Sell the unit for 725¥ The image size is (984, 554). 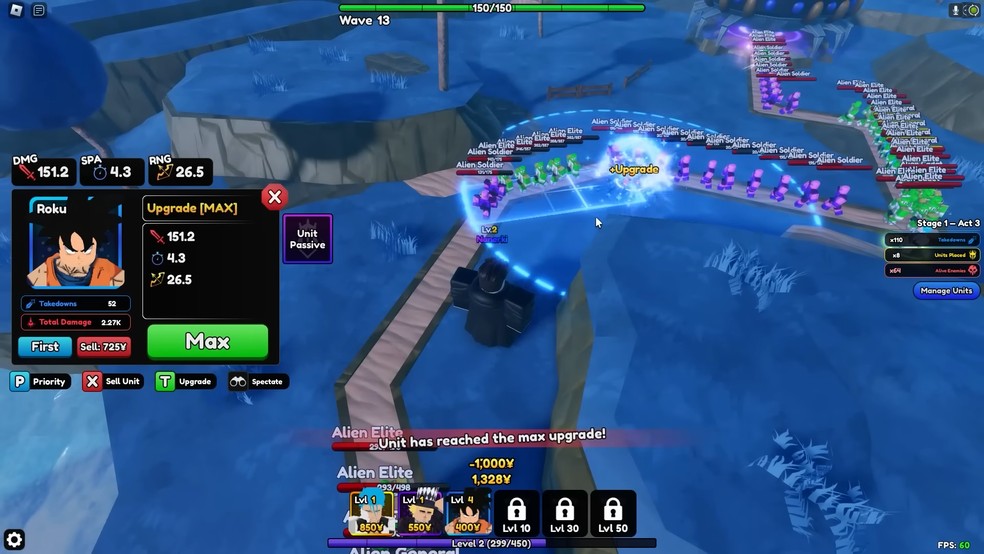coord(103,347)
